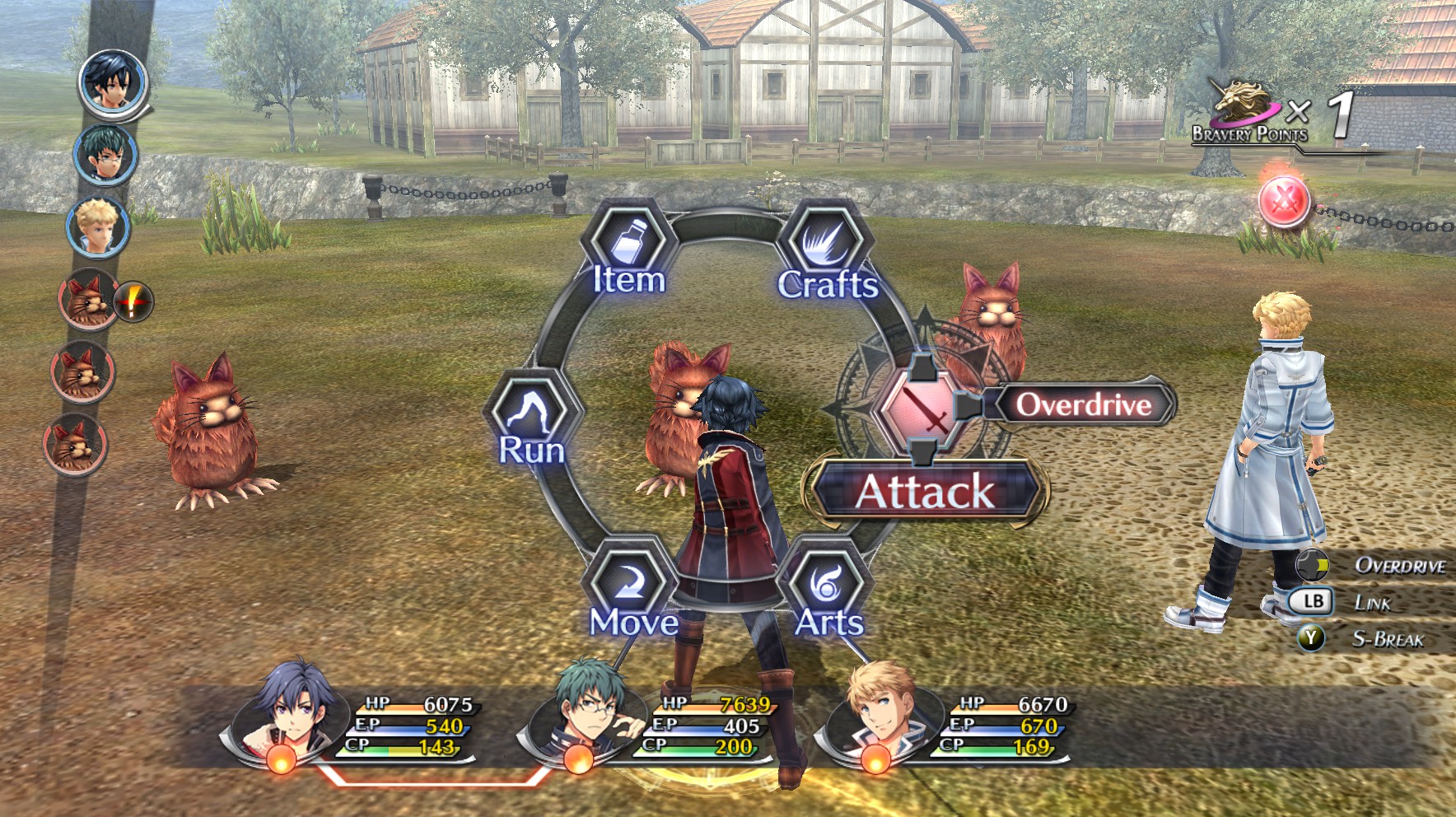Click the enemy turn icon with exclamation mark
The width and height of the screenshot is (1456, 817).
click(91, 299)
